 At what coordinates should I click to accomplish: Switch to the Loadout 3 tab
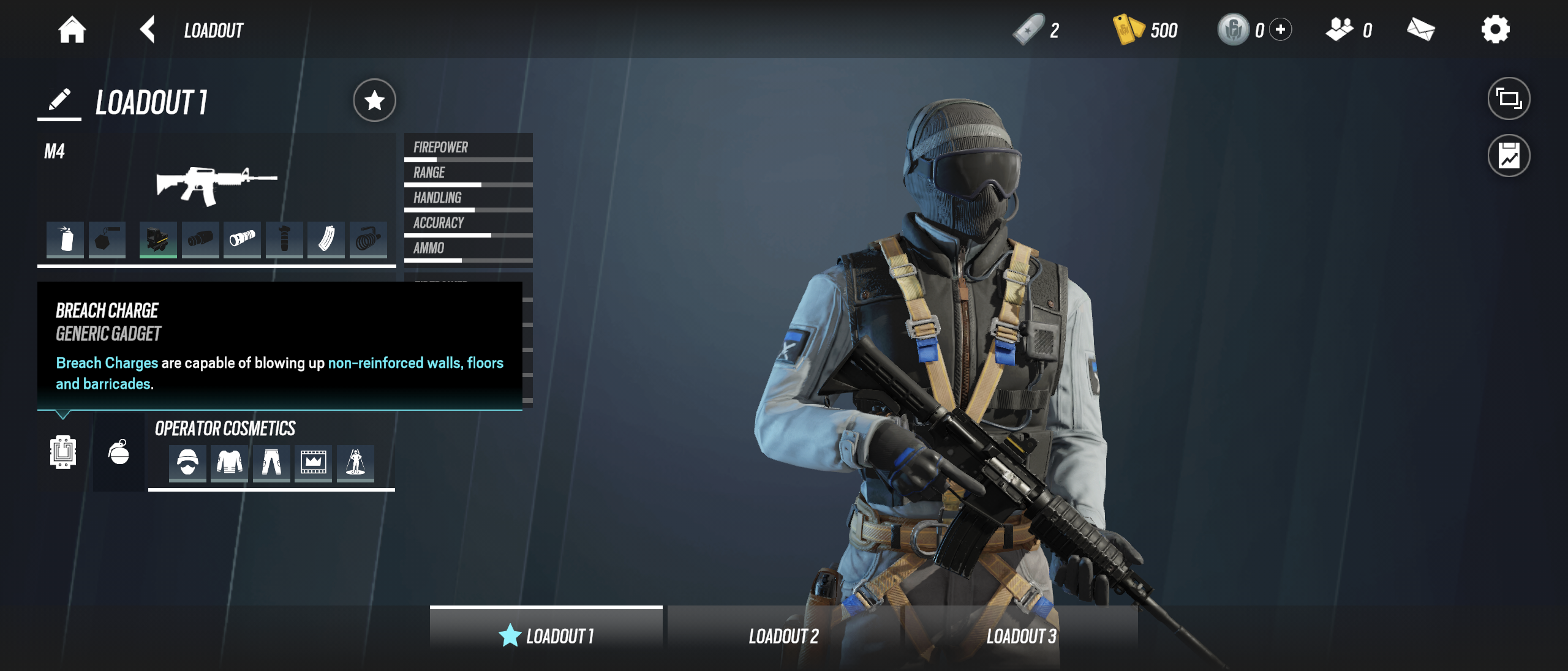[1021, 636]
